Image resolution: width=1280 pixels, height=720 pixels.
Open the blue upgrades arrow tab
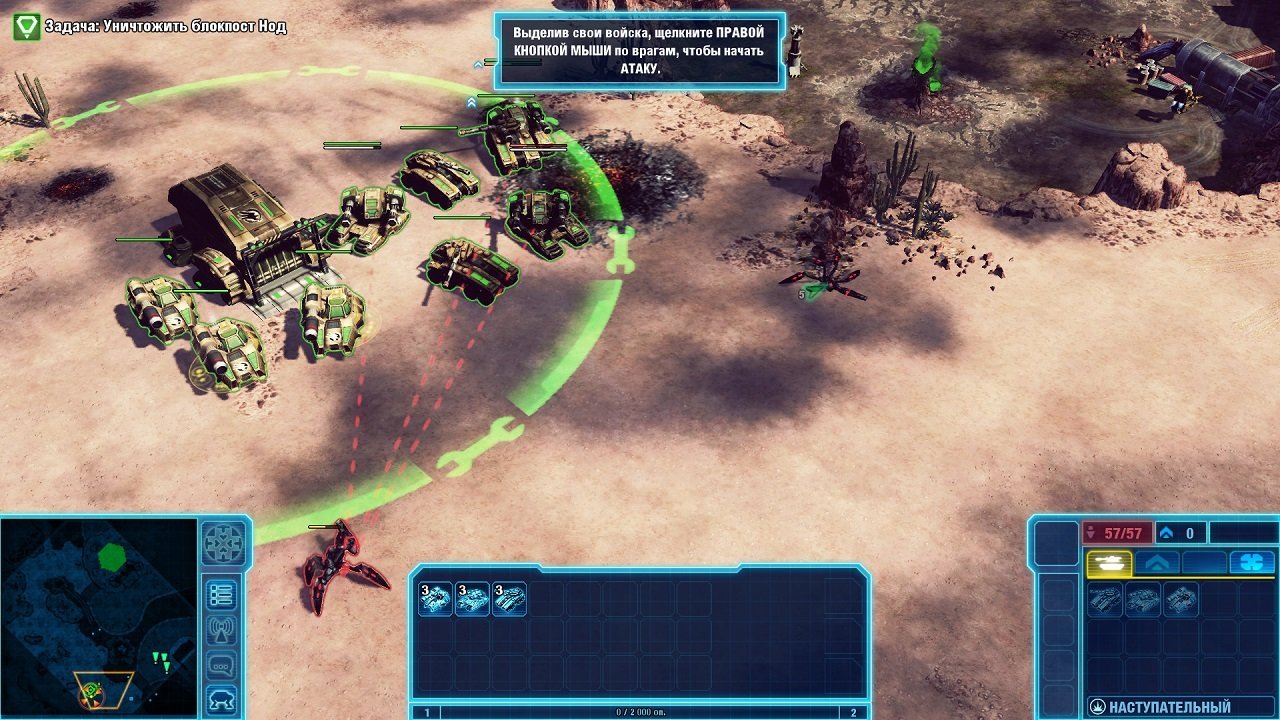tap(1157, 563)
